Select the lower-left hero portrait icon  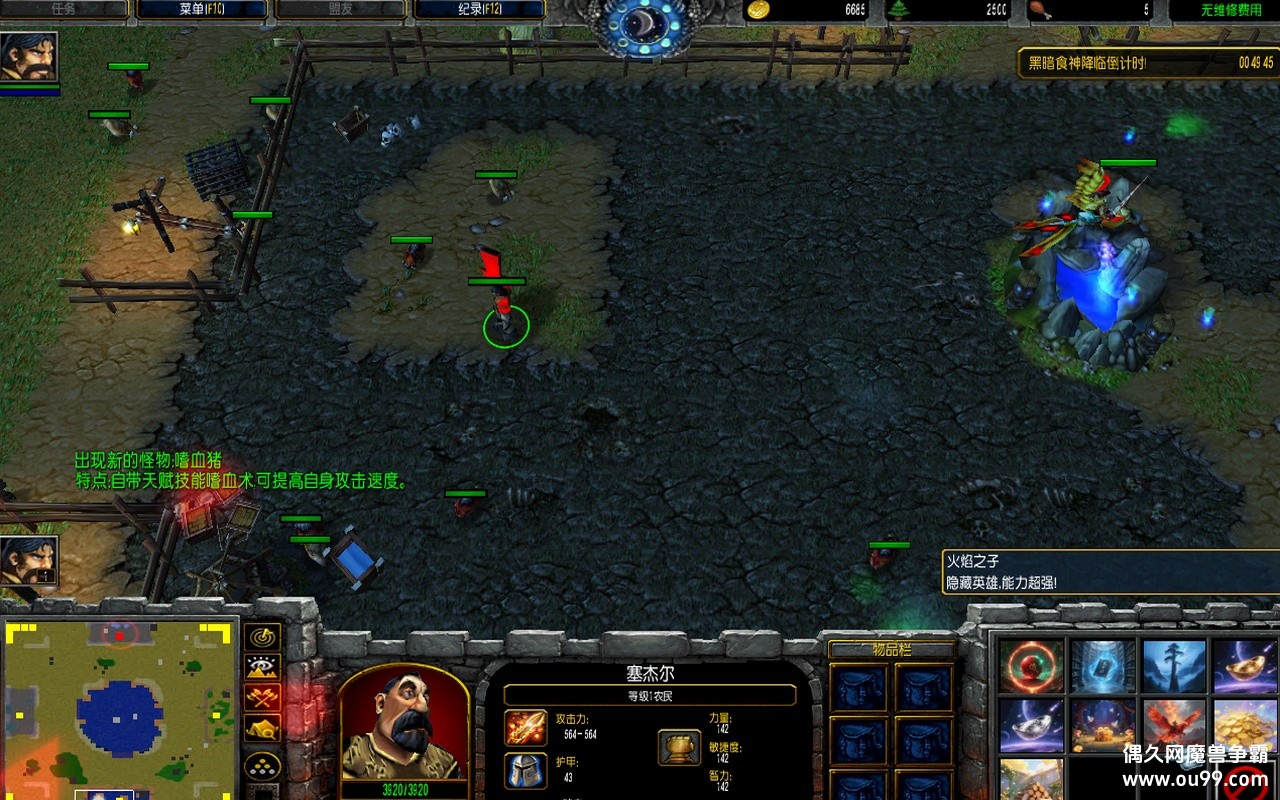click(x=29, y=562)
